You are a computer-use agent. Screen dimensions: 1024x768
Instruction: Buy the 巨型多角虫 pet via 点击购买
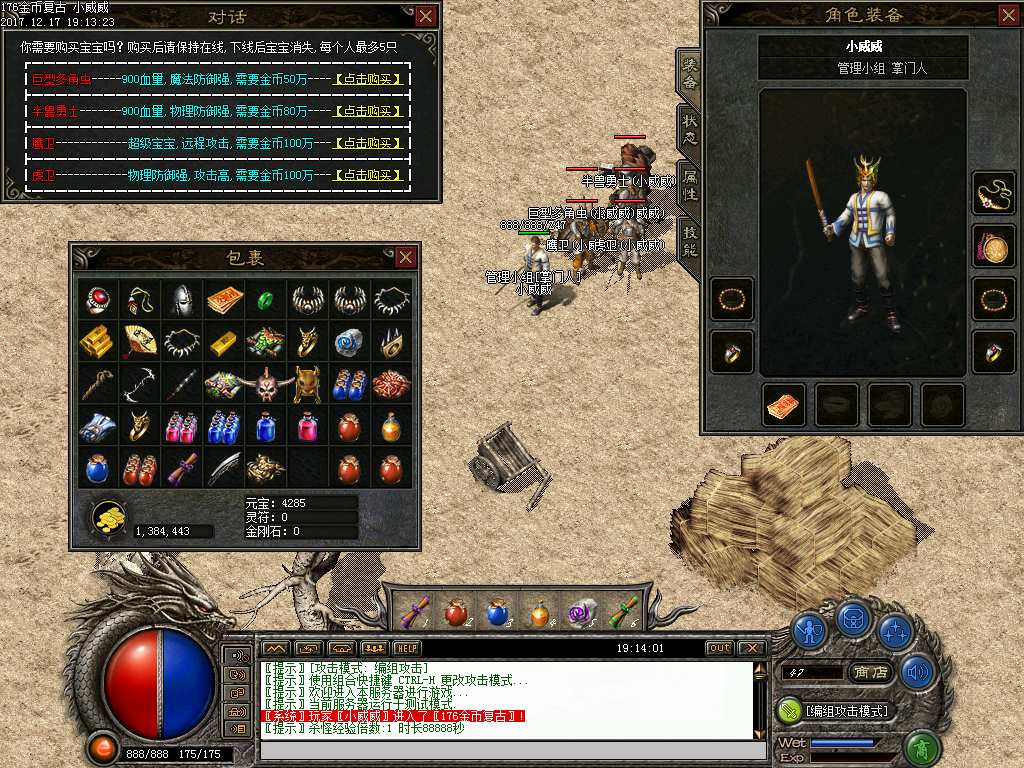pyautogui.click(x=369, y=79)
